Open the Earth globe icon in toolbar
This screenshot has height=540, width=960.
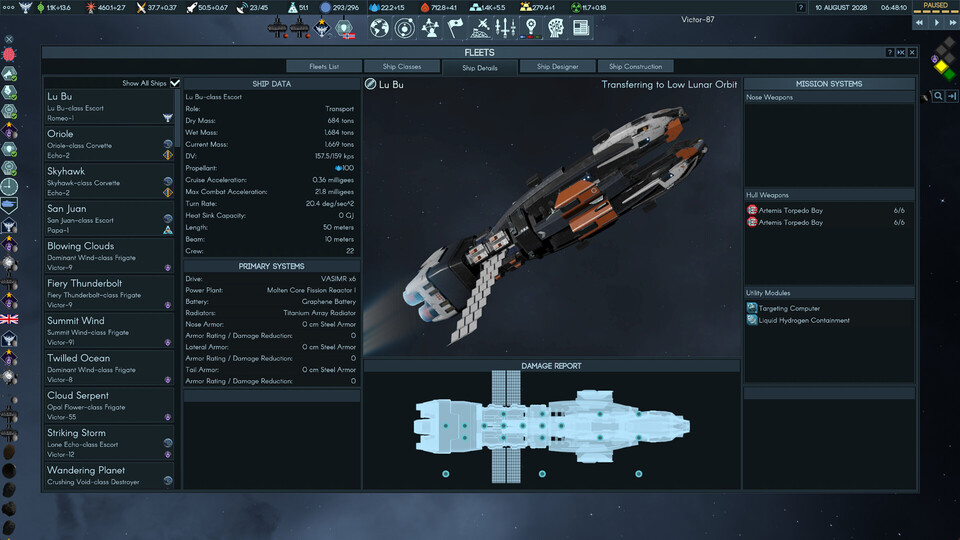379,28
